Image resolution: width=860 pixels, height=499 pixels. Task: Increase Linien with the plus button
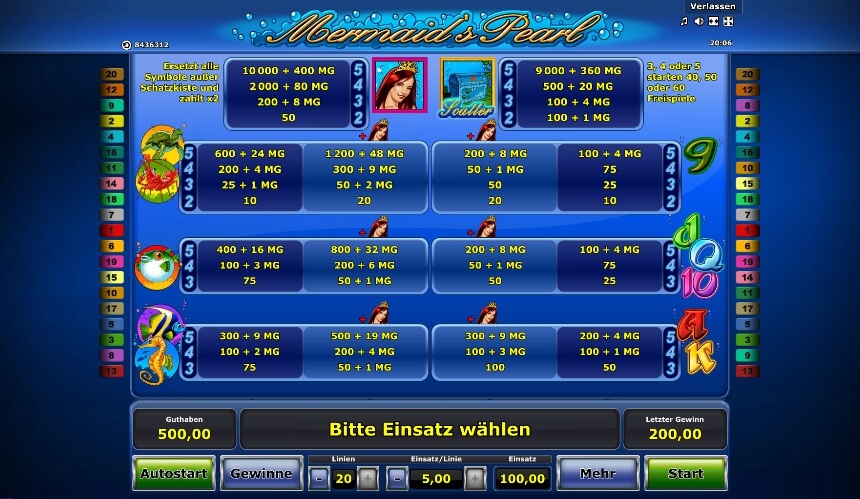click(x=368, y=478)
